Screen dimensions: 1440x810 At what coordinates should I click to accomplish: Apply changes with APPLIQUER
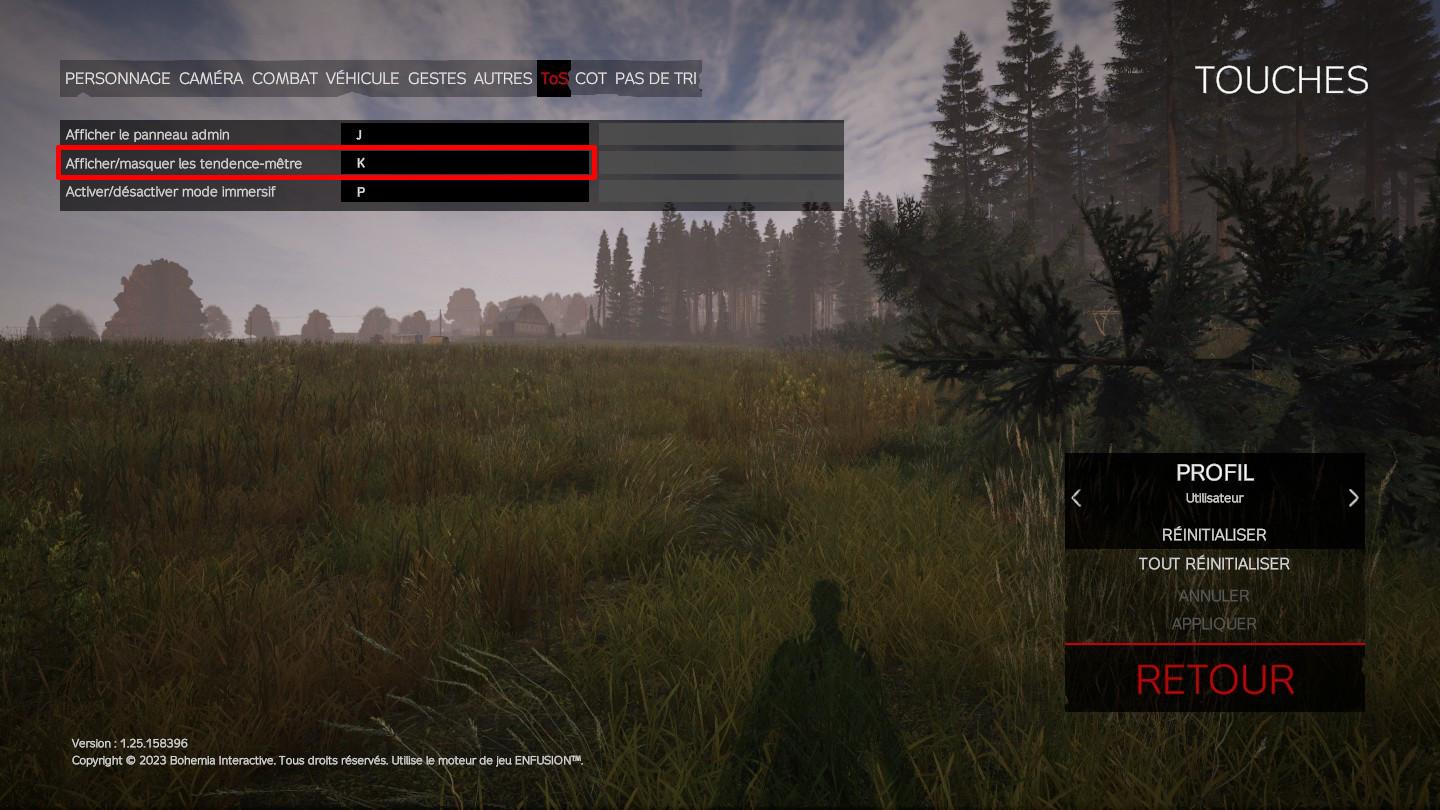[x=1214, y=624]
